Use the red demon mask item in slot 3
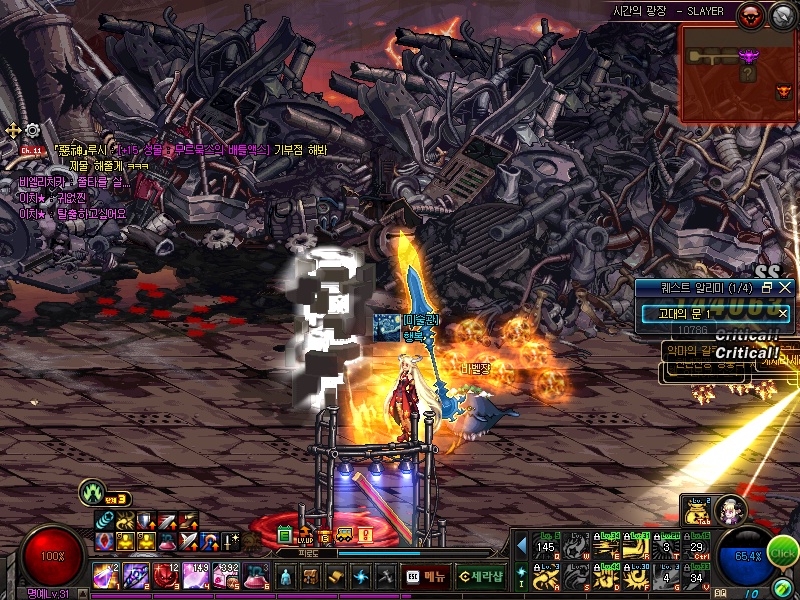The width and height of the screenshot is (800, 600). pos(165,577)
